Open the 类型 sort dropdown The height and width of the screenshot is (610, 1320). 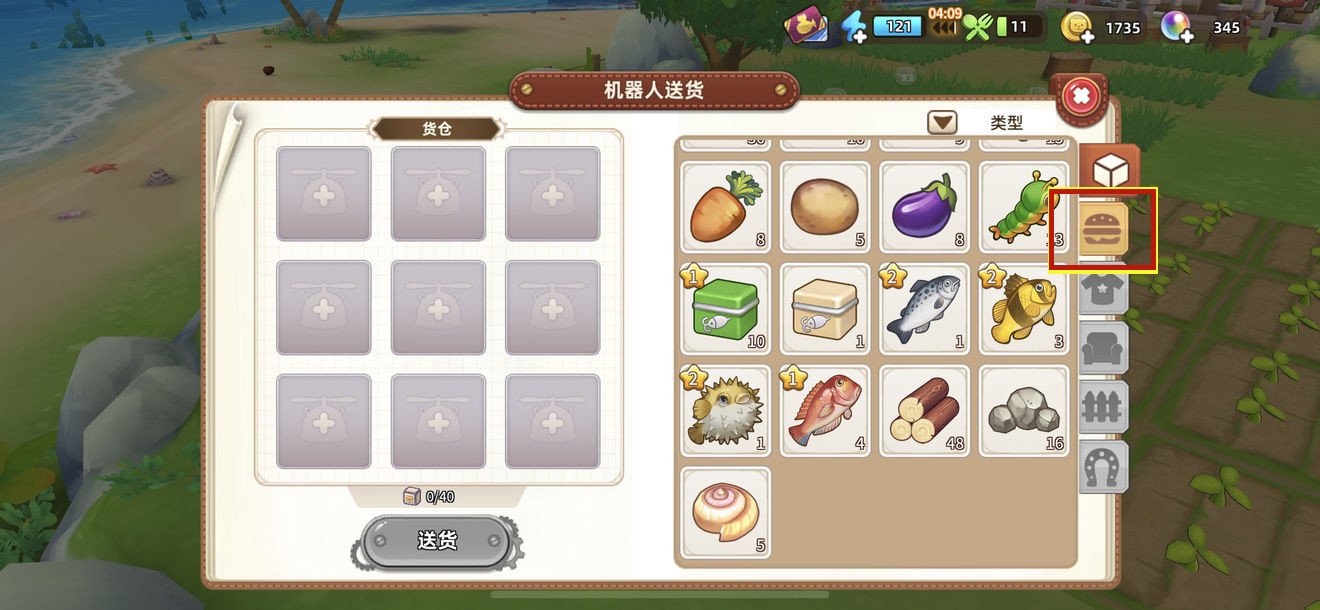942,123
